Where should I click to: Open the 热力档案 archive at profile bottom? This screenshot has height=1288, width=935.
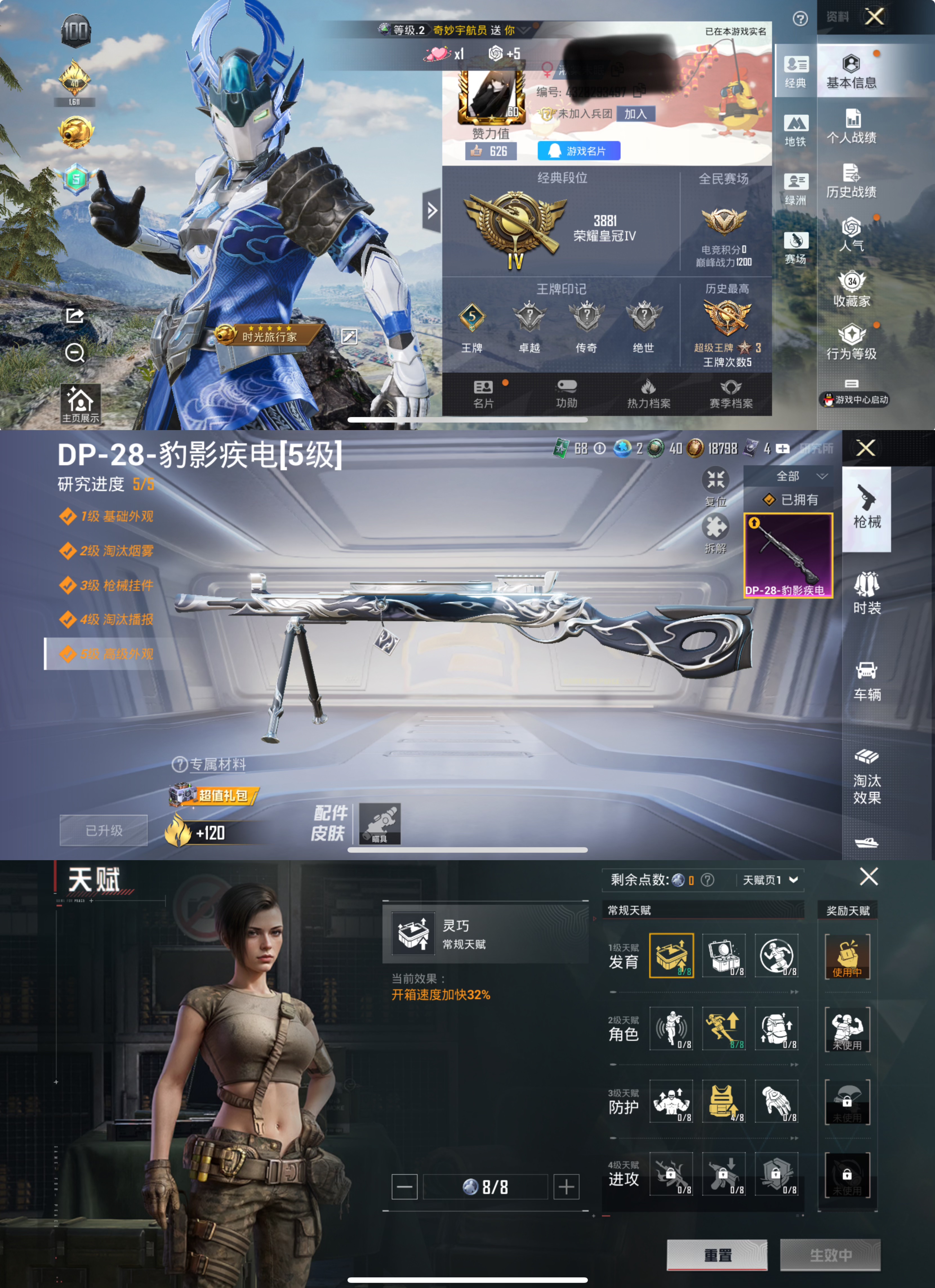[648, 393]
